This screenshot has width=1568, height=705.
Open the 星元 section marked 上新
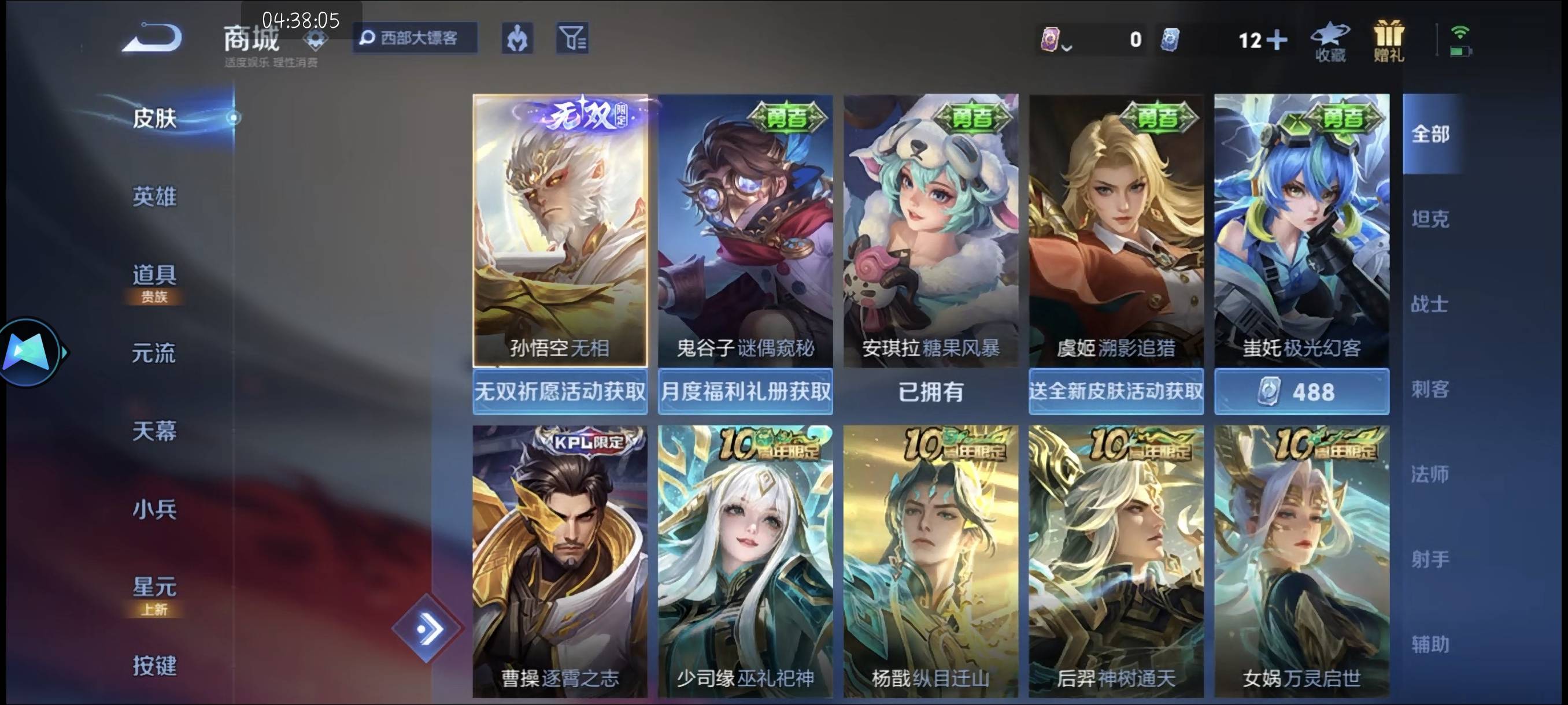point(154,587)
